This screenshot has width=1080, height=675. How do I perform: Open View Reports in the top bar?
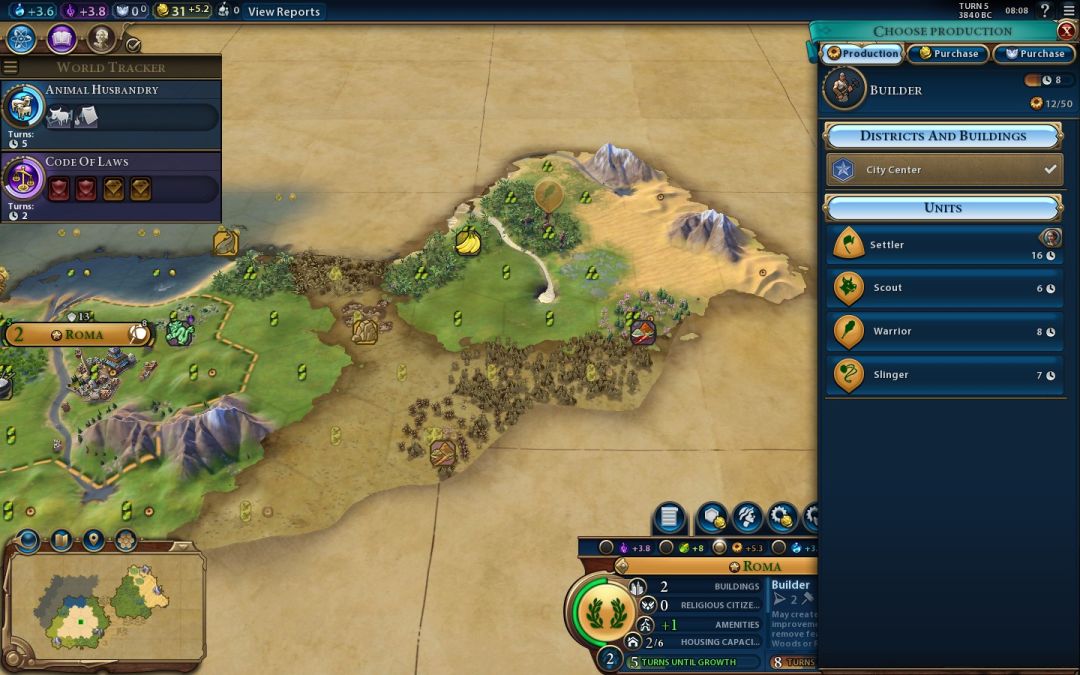tap(284, 12)
